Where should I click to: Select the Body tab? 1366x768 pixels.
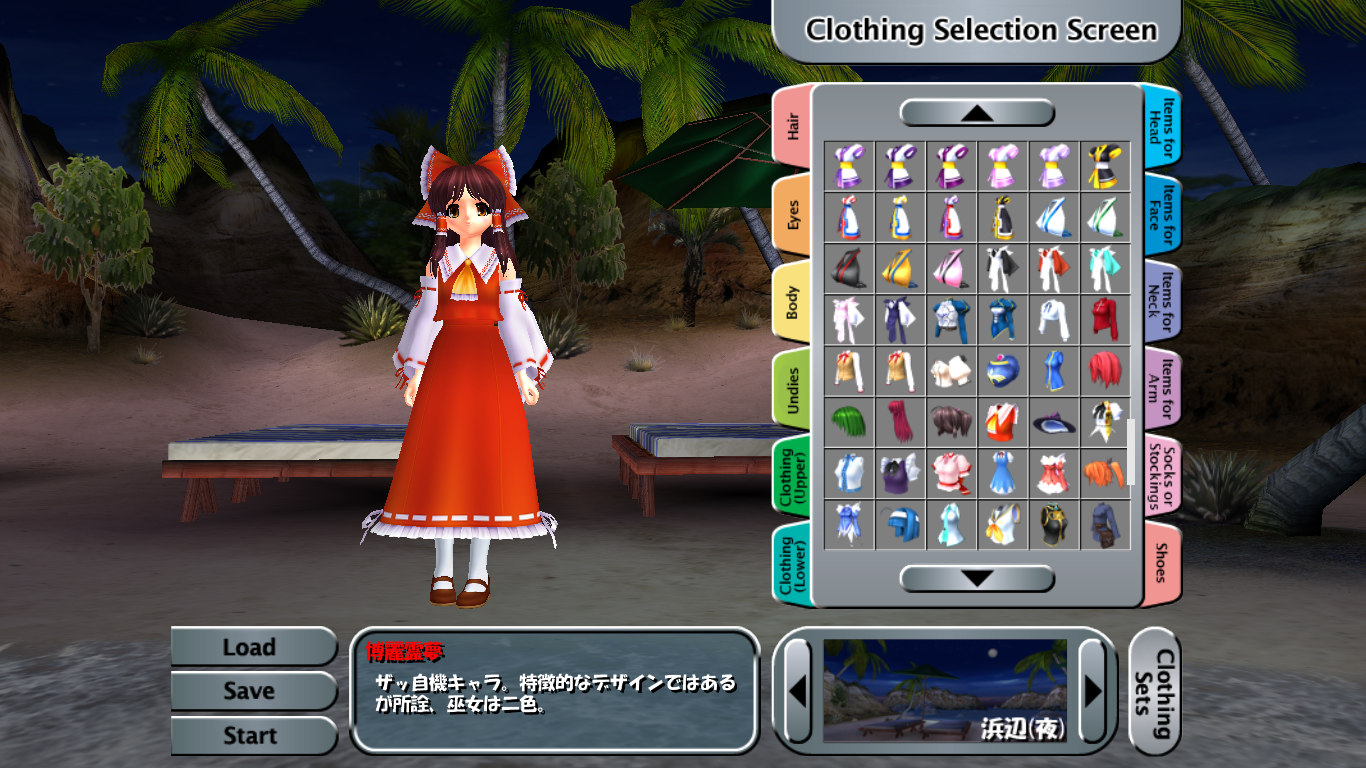click(793, 301)
